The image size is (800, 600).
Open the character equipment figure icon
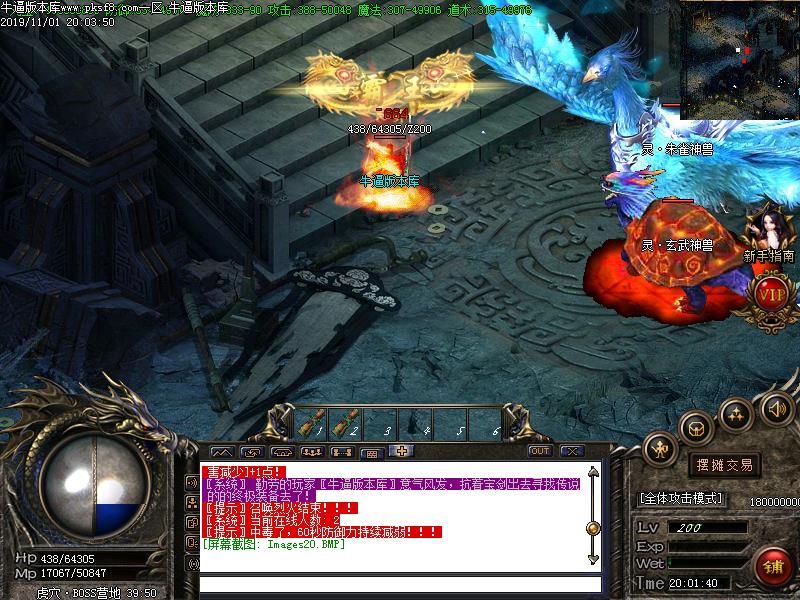point(661,449)
